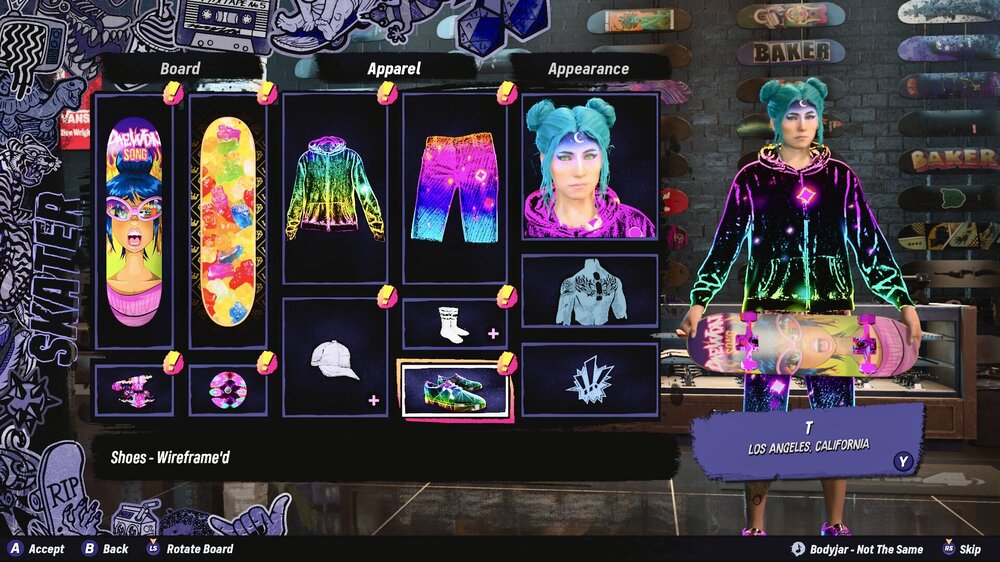
Task: Select the spiky graffiti emblem slot
Action: coord(589,381)
